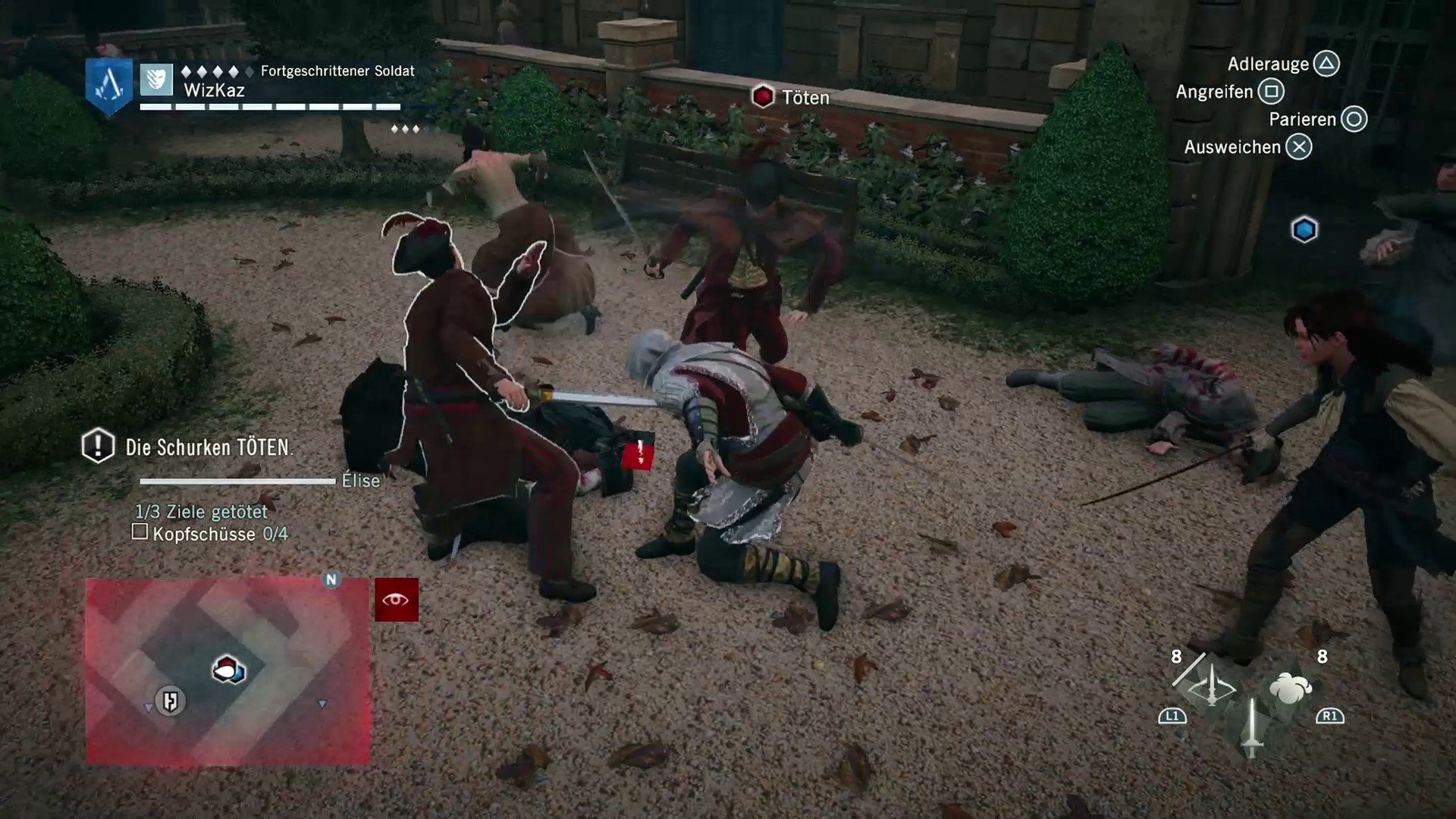
Task: Click the blue hexagon ally marker
Action: point(1304,230)
